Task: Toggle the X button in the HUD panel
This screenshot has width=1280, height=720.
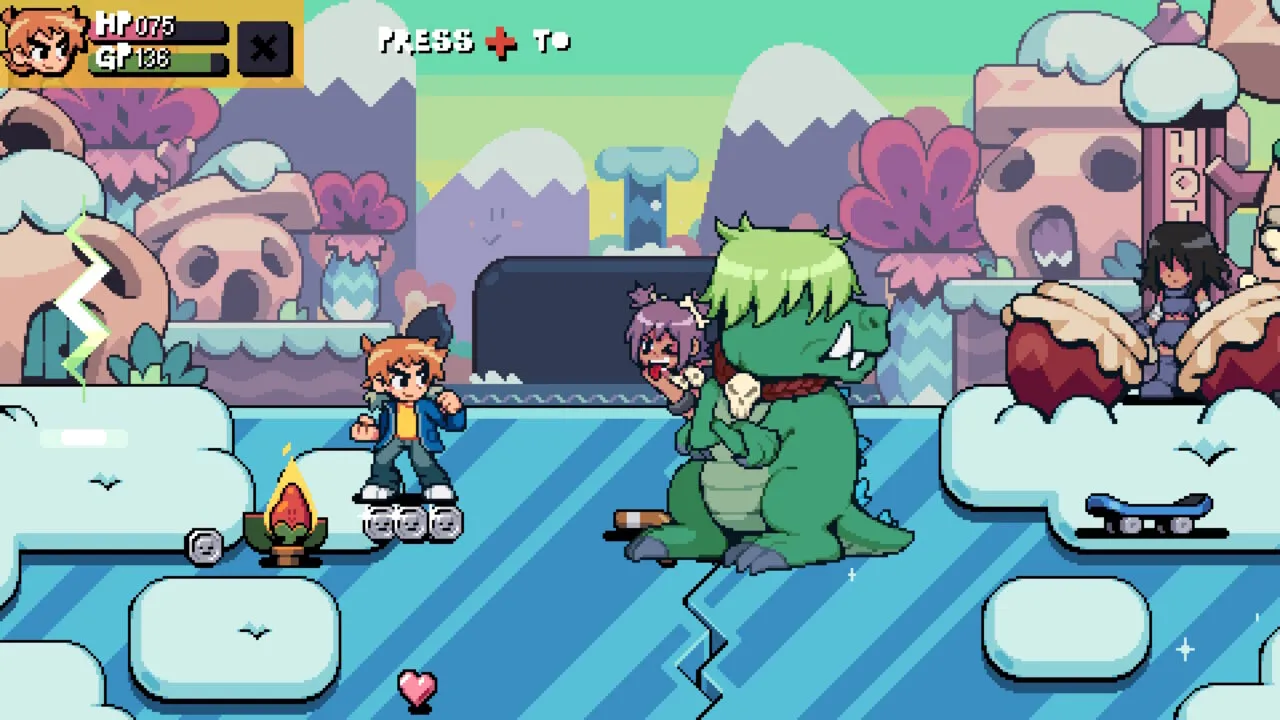Action: click(262, 48)
